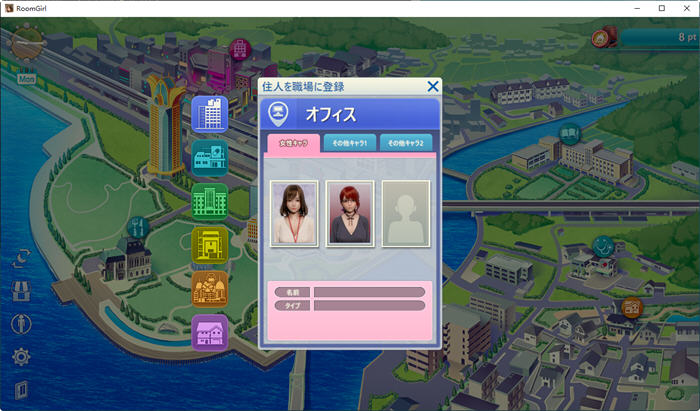
Task: Choose the teal building workplace icon
Action: 210,157
